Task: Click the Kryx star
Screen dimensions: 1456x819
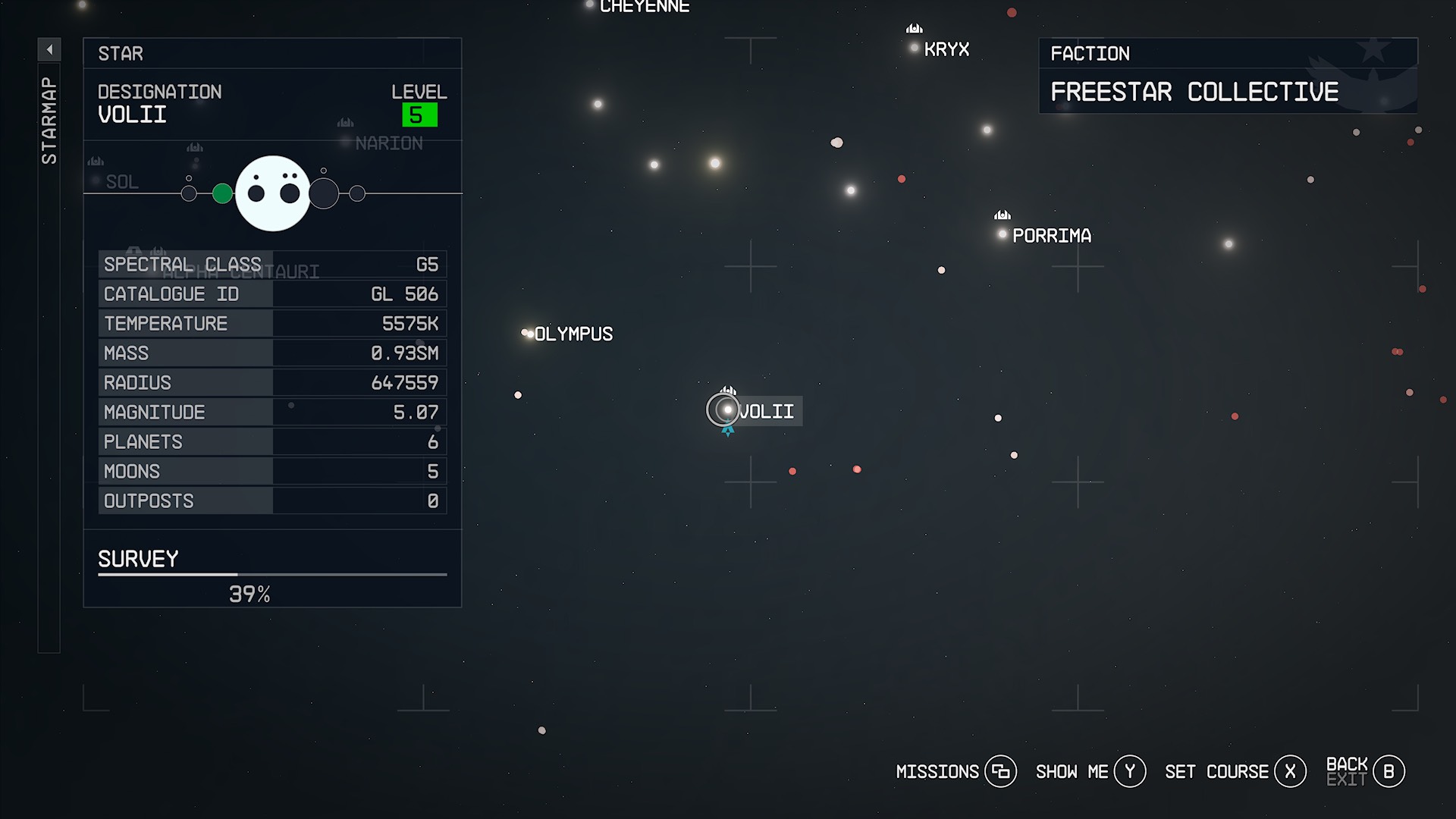Action: 913,48
